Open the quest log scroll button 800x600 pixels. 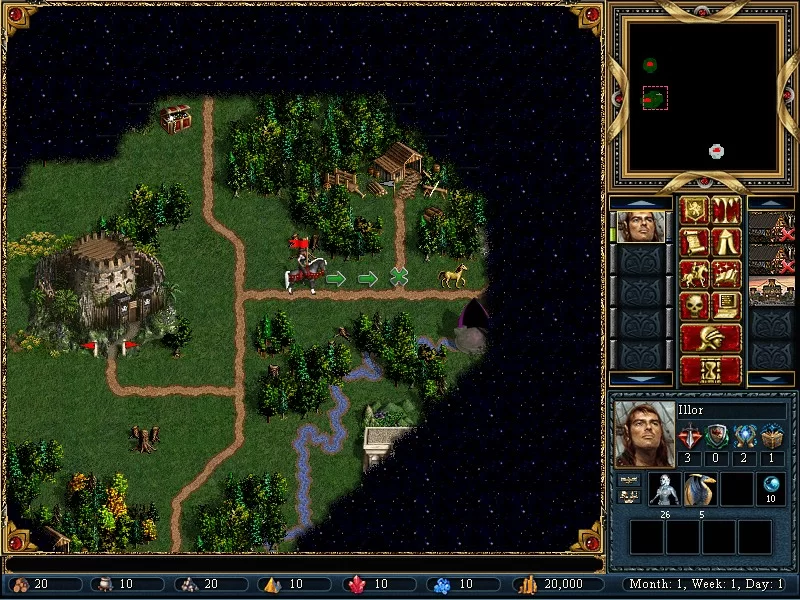694,242
